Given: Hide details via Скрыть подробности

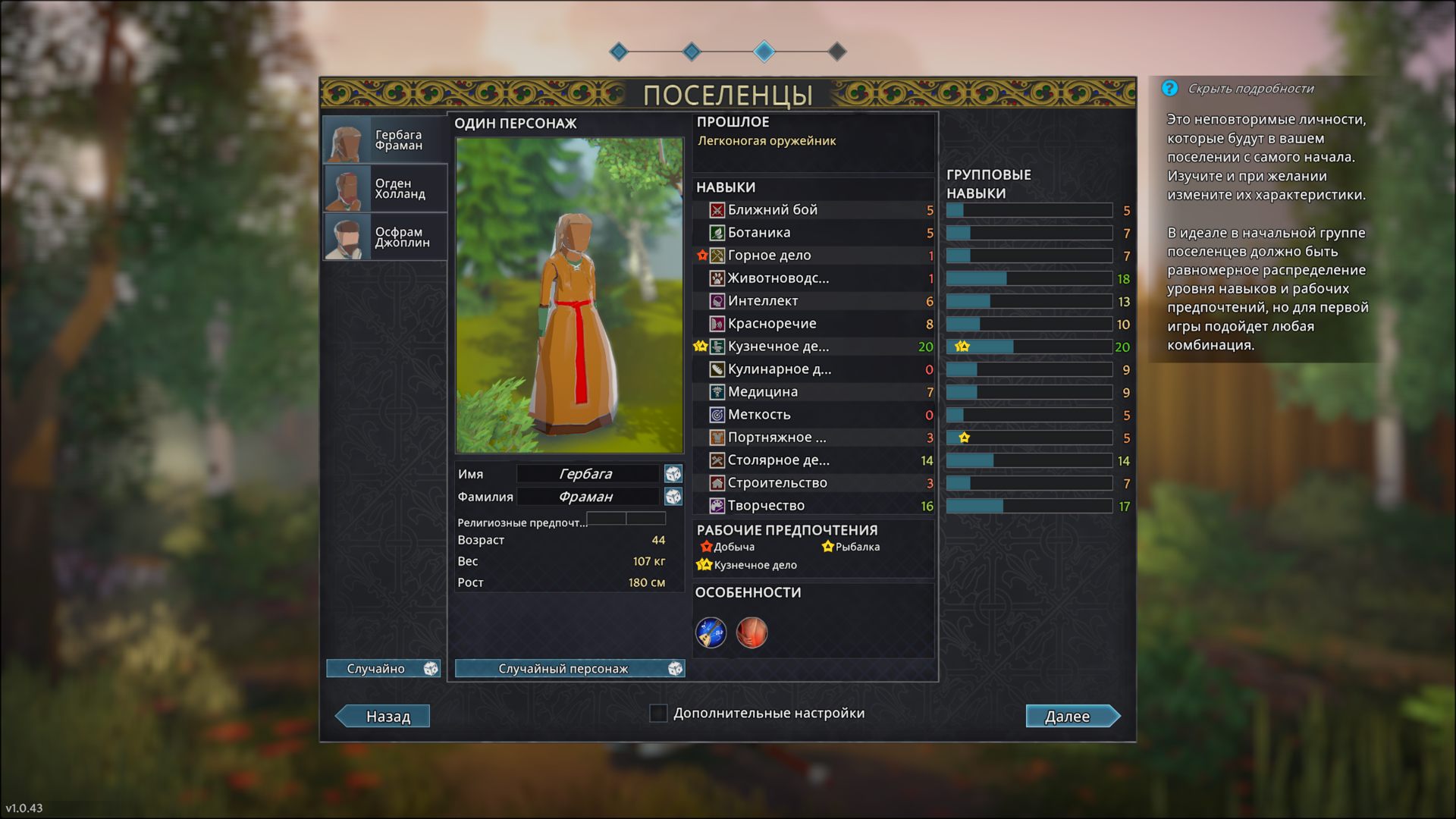Looking at the screenshot, I should point(1250,89).
